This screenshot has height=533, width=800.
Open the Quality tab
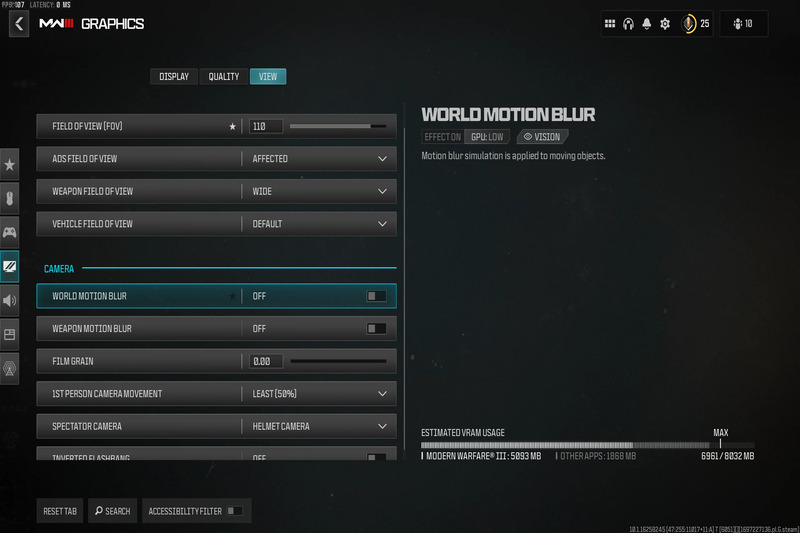pos(224,77)
